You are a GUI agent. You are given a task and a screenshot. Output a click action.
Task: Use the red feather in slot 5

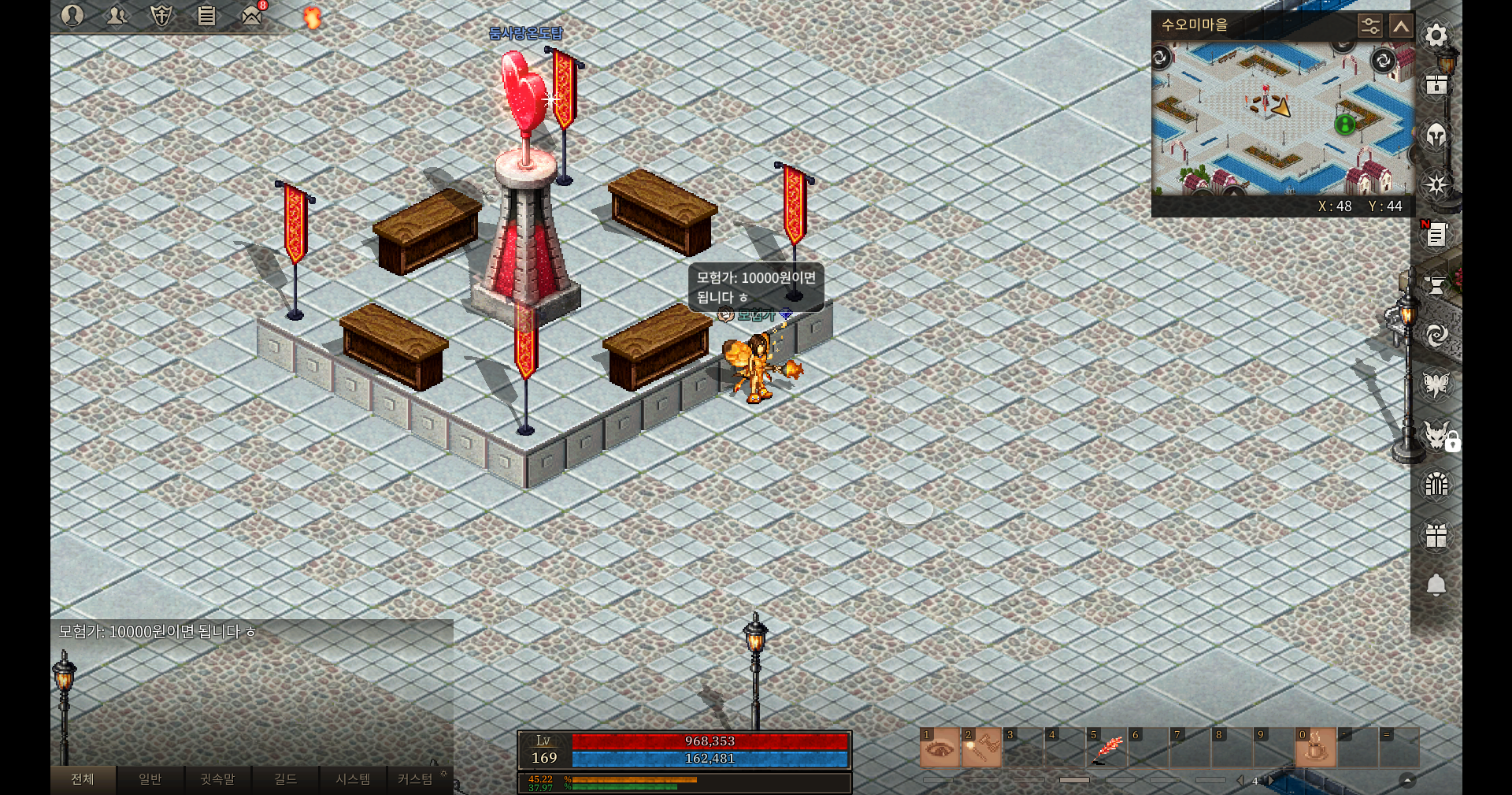(1106, 749)
